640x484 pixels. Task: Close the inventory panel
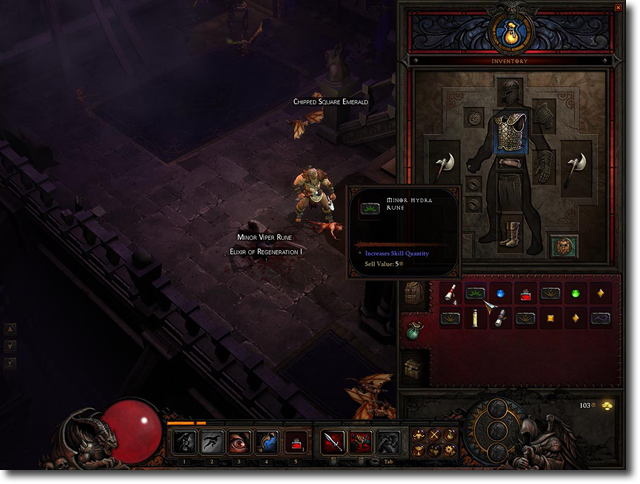[x=618, y=9]
